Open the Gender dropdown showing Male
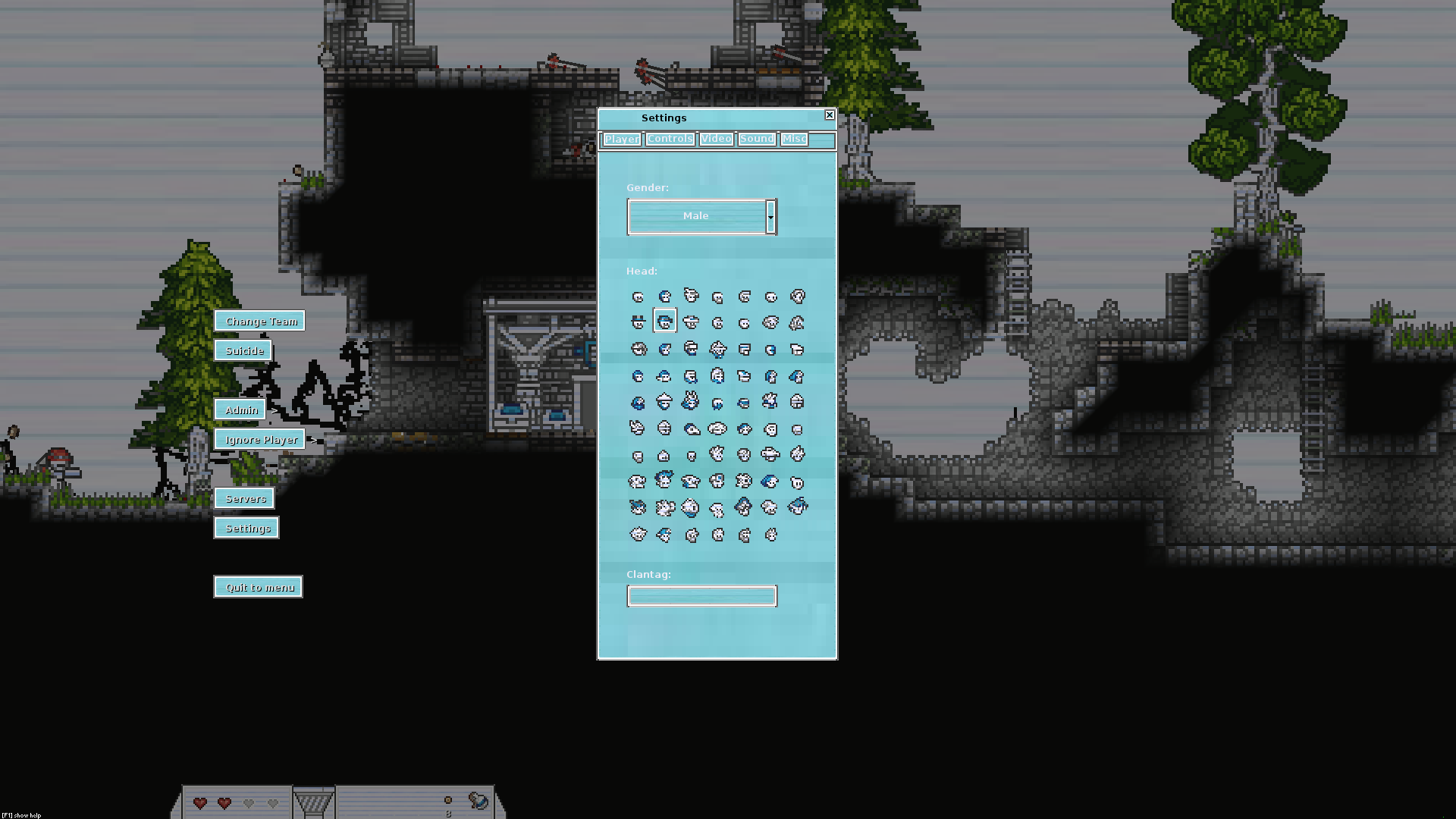 tap(701, 216)
